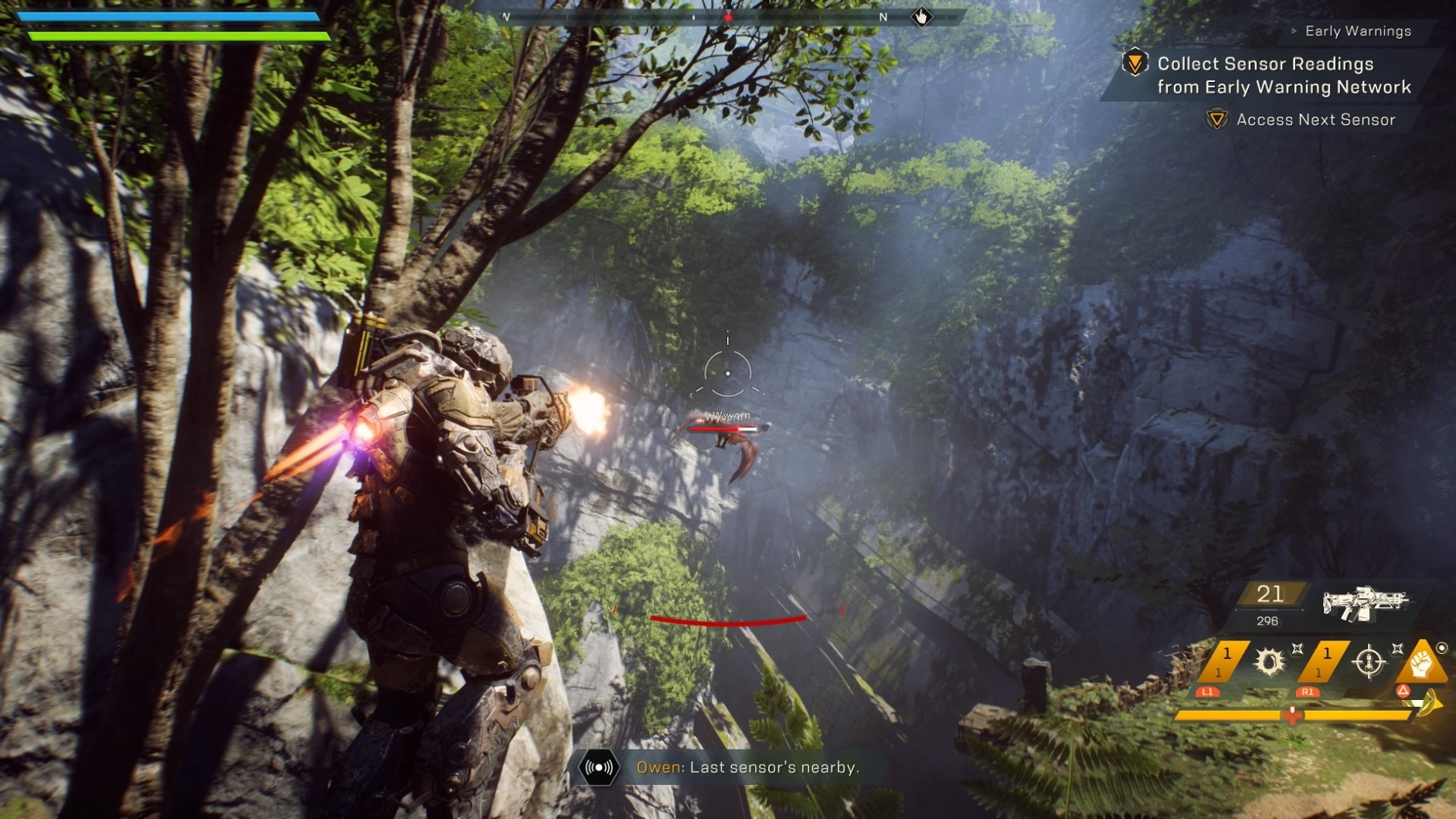The image size is (1456, 819).
Task: Click the Collect Sensor Readings objective icon
Action: [x=1135, y=63]
